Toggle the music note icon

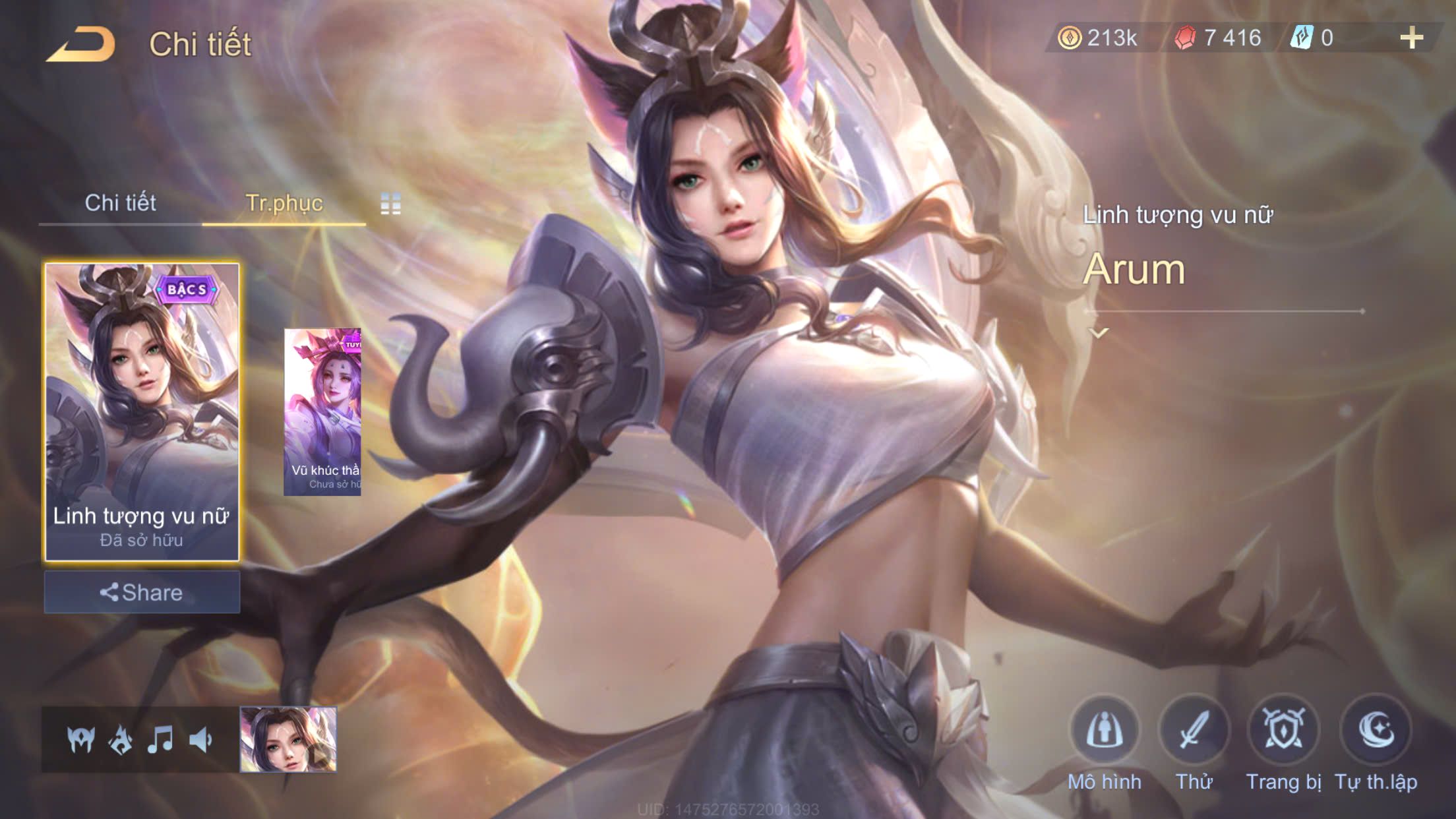160,740
